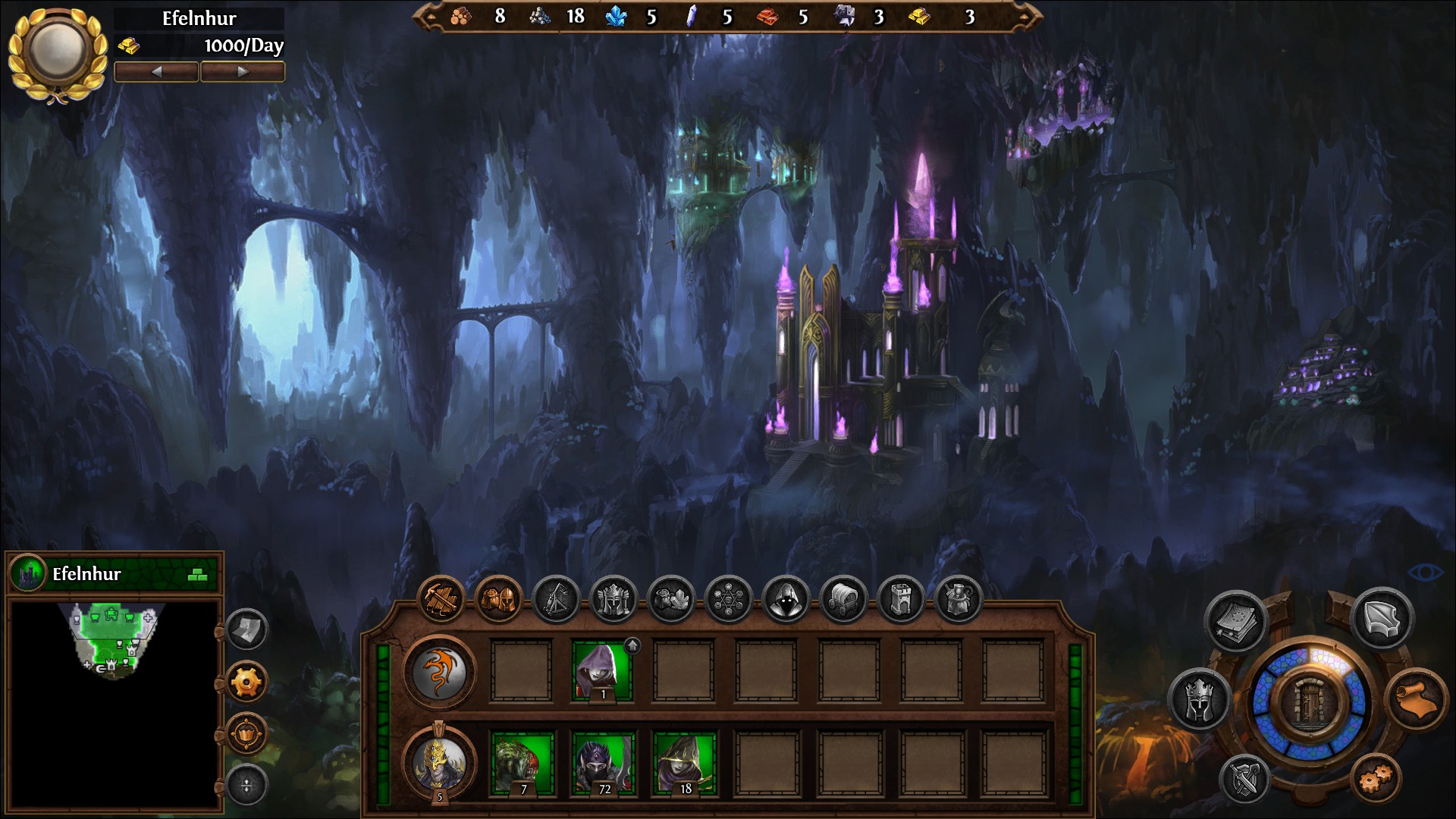Open the town building construction screen
The width and height of the screenshot is (1456, 819).
pyautogui.click(x=441, y=600)
